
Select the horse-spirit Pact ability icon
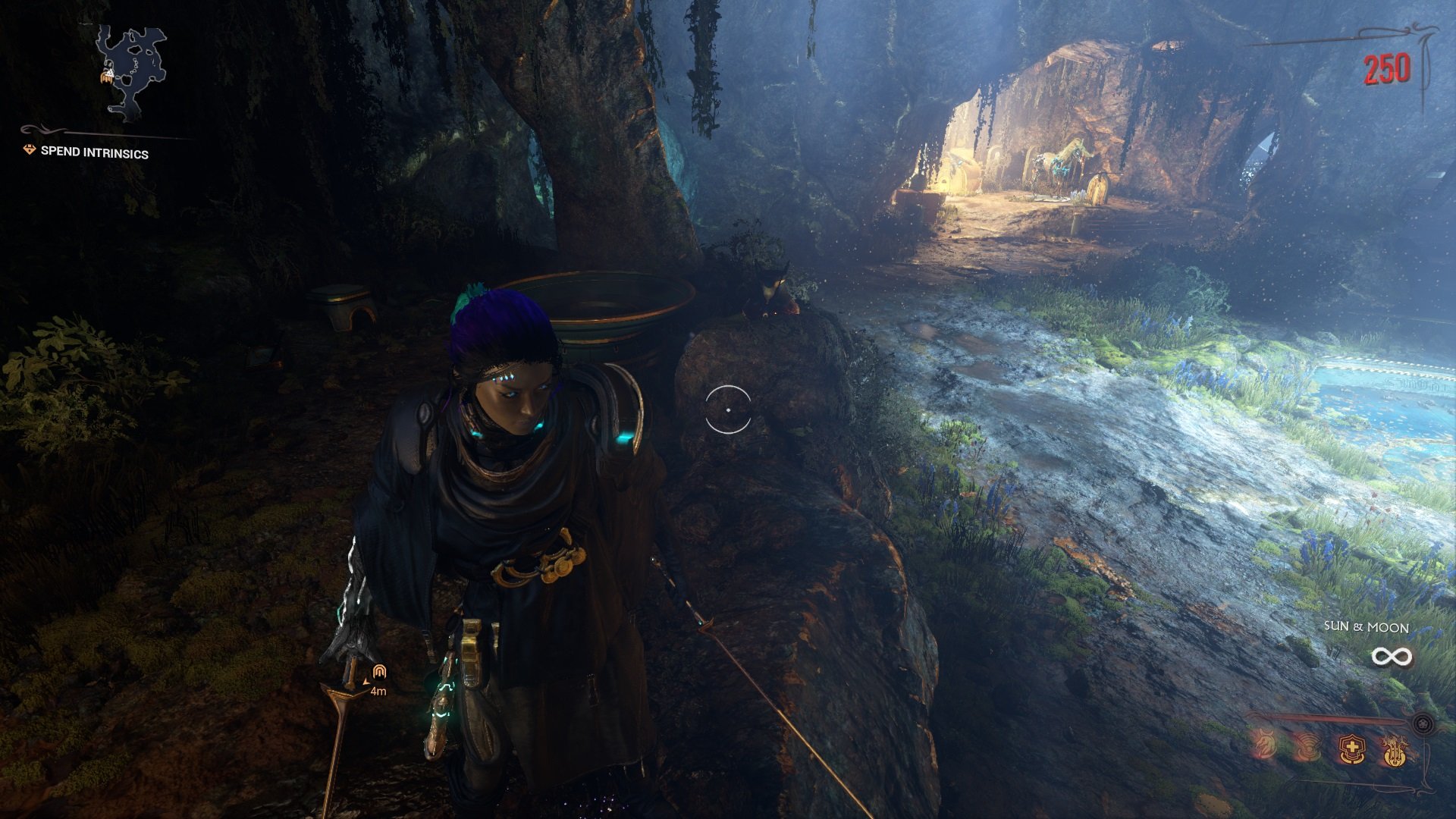coord(1265,745)
